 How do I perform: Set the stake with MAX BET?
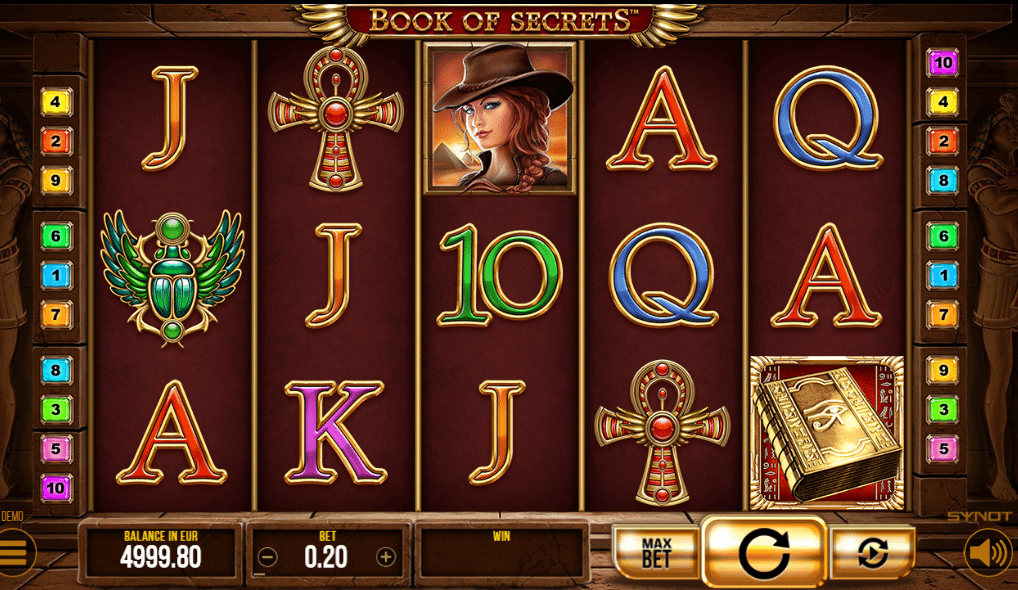(655, 551)
